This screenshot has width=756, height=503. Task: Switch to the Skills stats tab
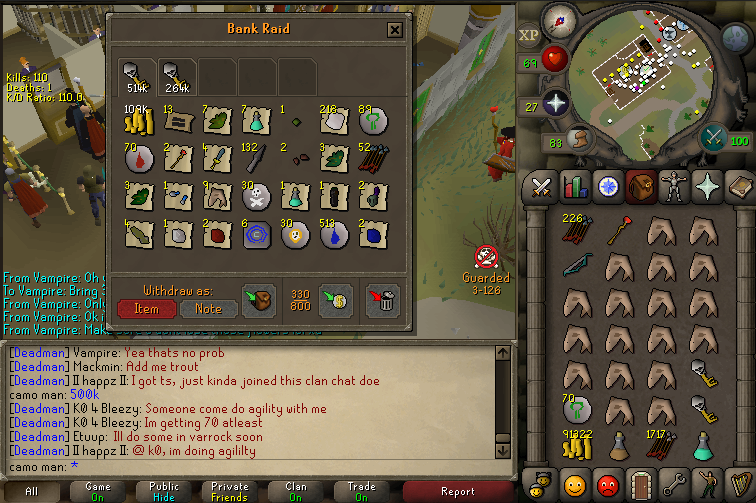pyautogui.click(x=575, y=187)
